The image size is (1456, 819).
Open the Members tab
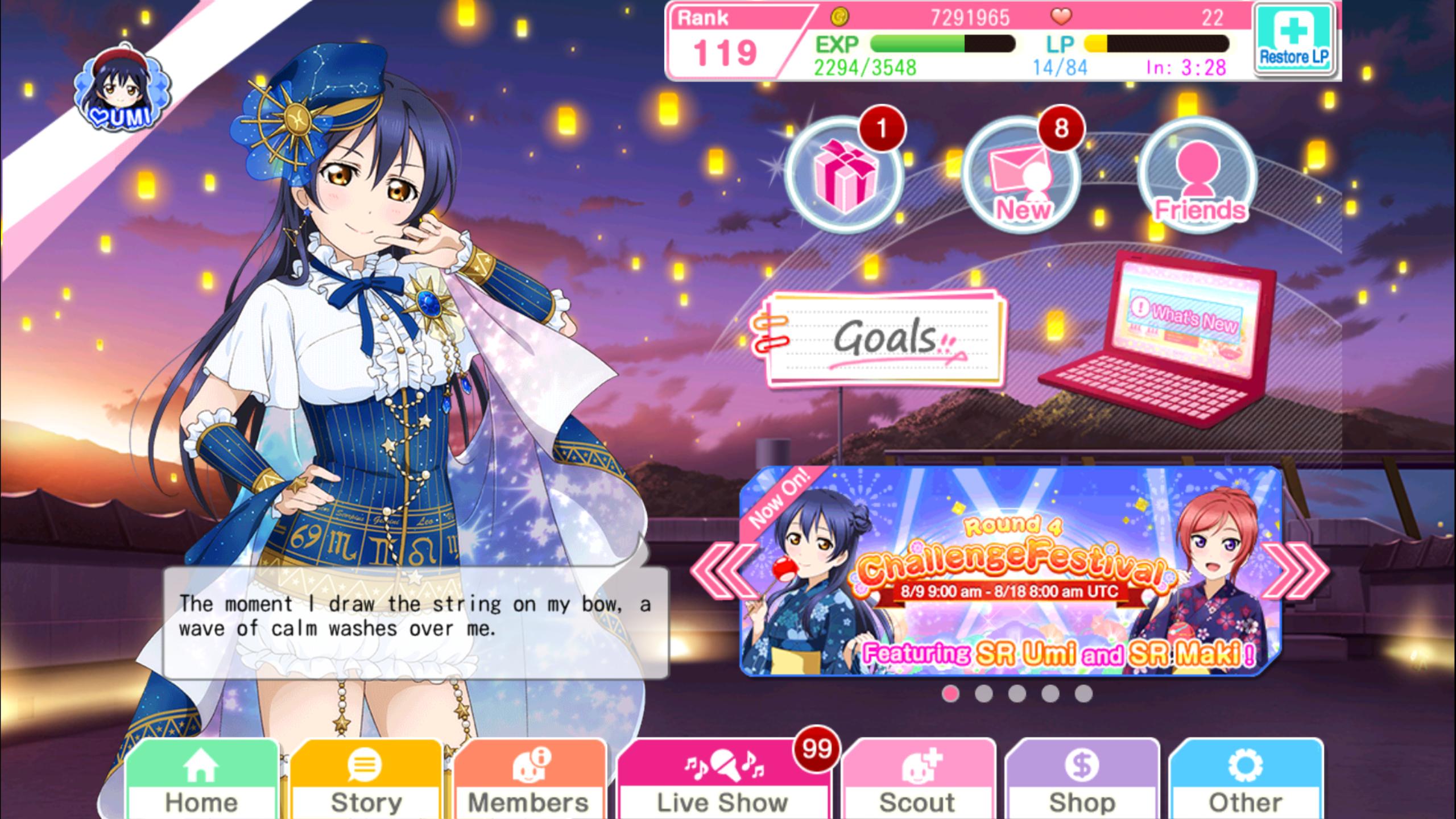(x=529, y=782)
